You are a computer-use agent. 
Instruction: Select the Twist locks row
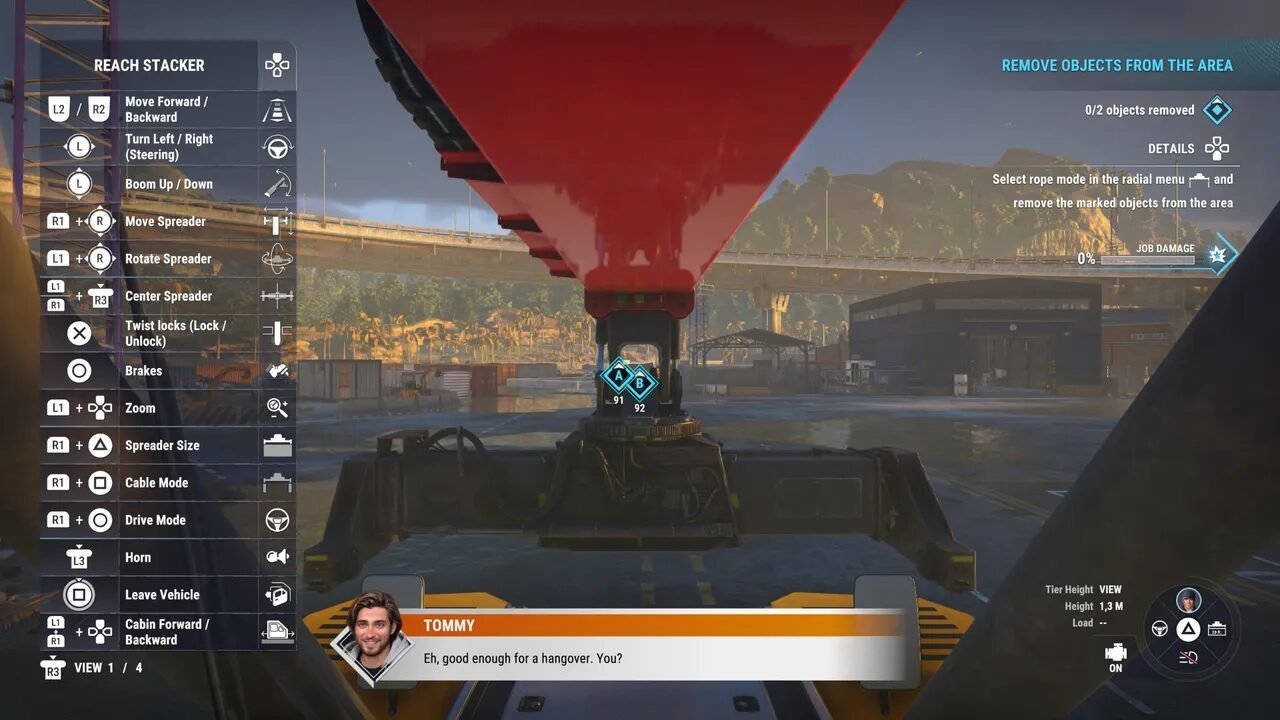[x=168, y=333]
